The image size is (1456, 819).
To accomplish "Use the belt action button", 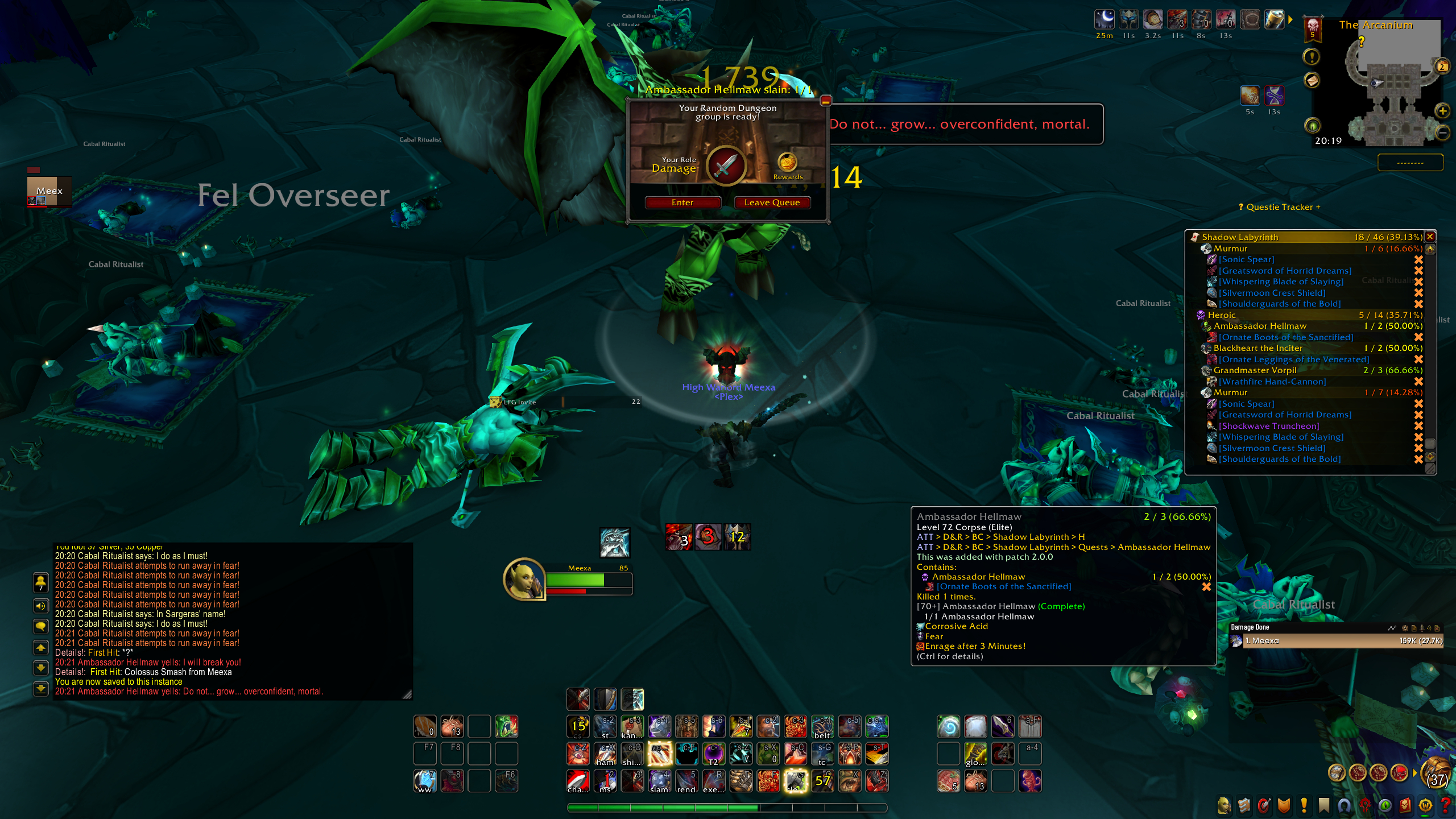I will coord(822,727).
